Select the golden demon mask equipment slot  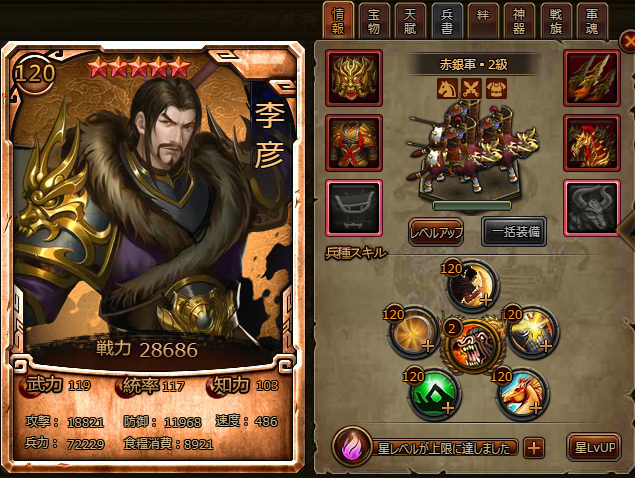tap(353, 76)
